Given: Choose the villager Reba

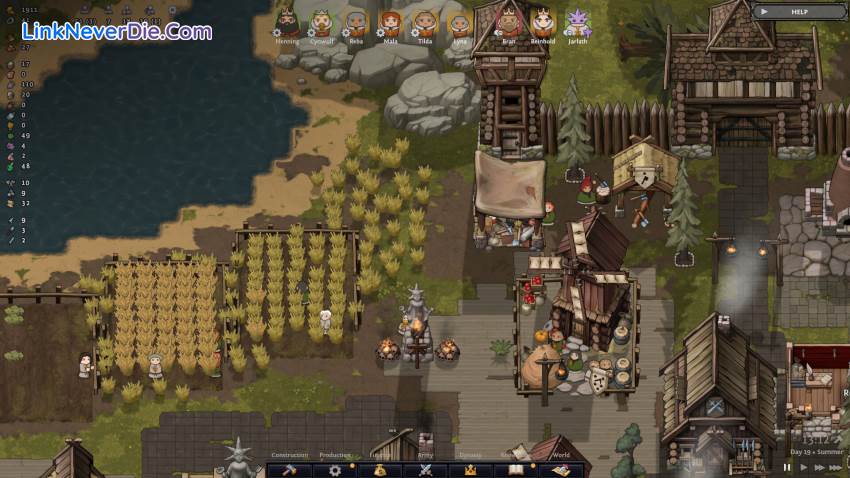Looking at the screenshot, I should tap(356, 22).
